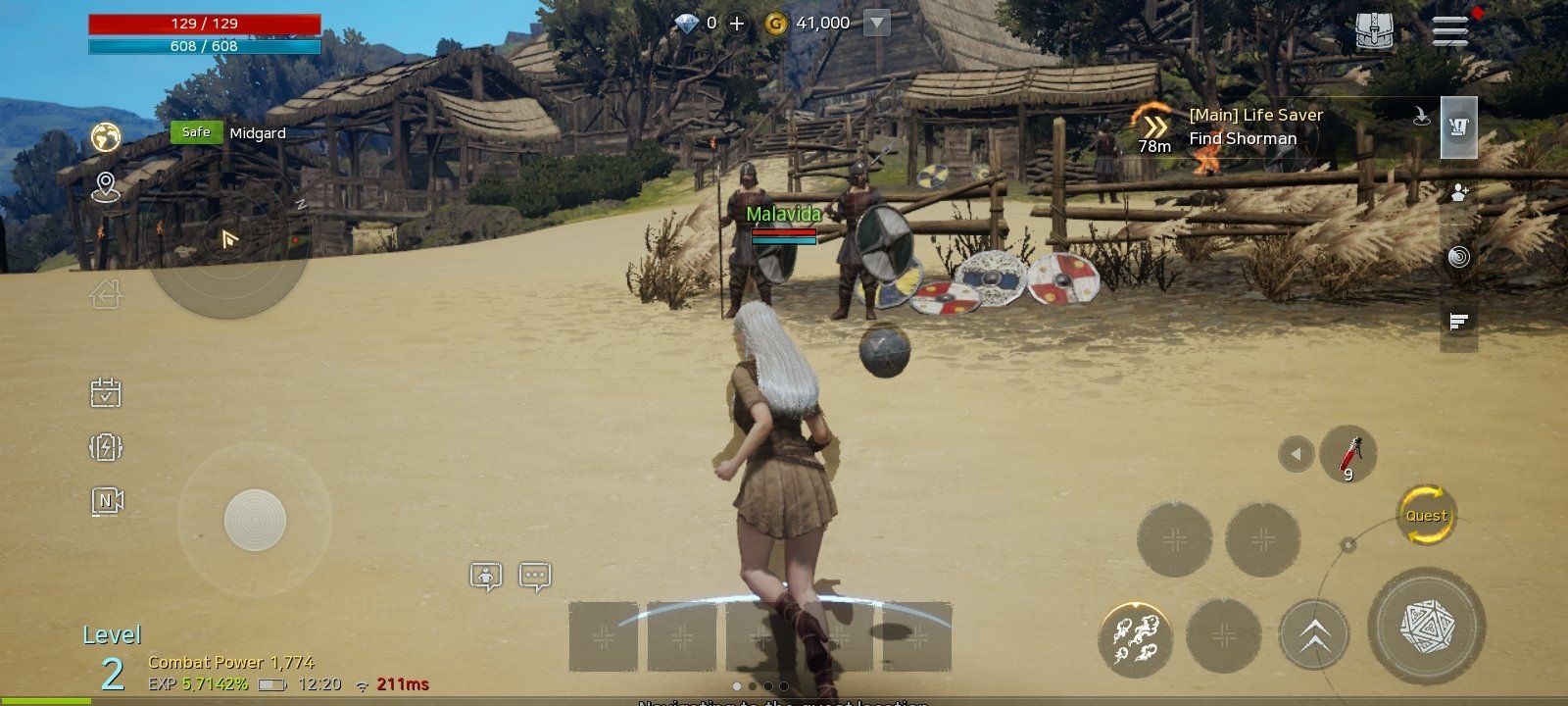Viewport: 1568px width, 706px height.
Task: Open the camera mode icon
Action: pyautogui.click(x=107, y=501)
